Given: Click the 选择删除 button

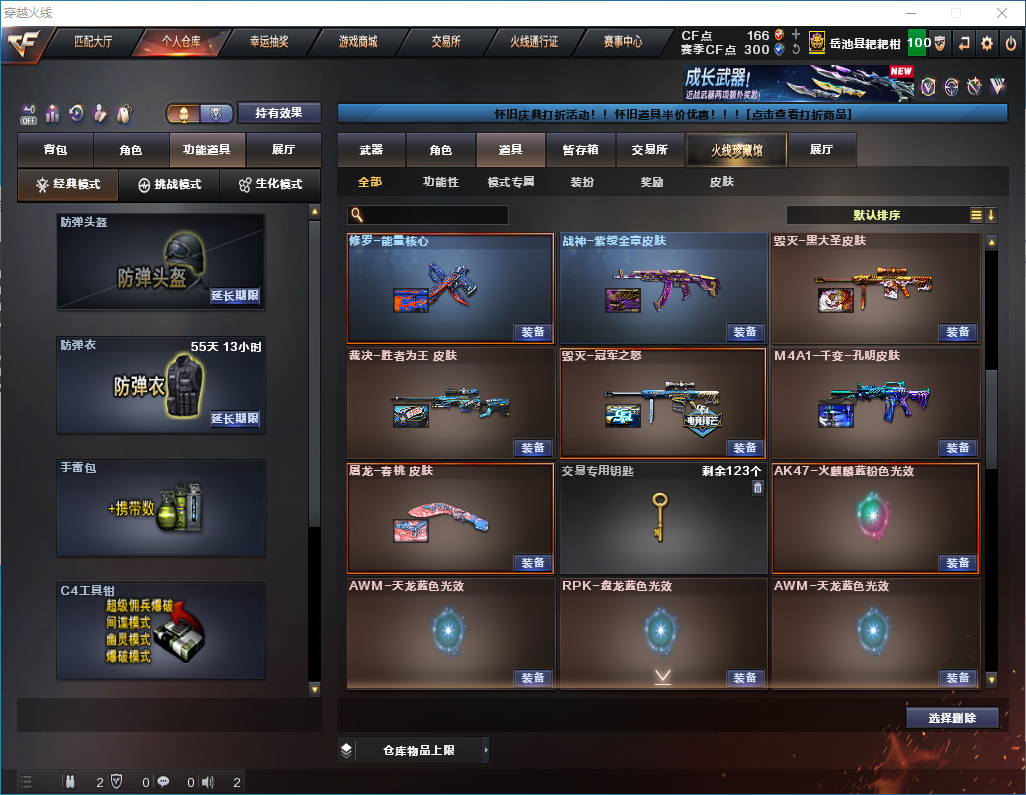Looking at the screenshot, I should pyautogui.click(x=952, y=718).
